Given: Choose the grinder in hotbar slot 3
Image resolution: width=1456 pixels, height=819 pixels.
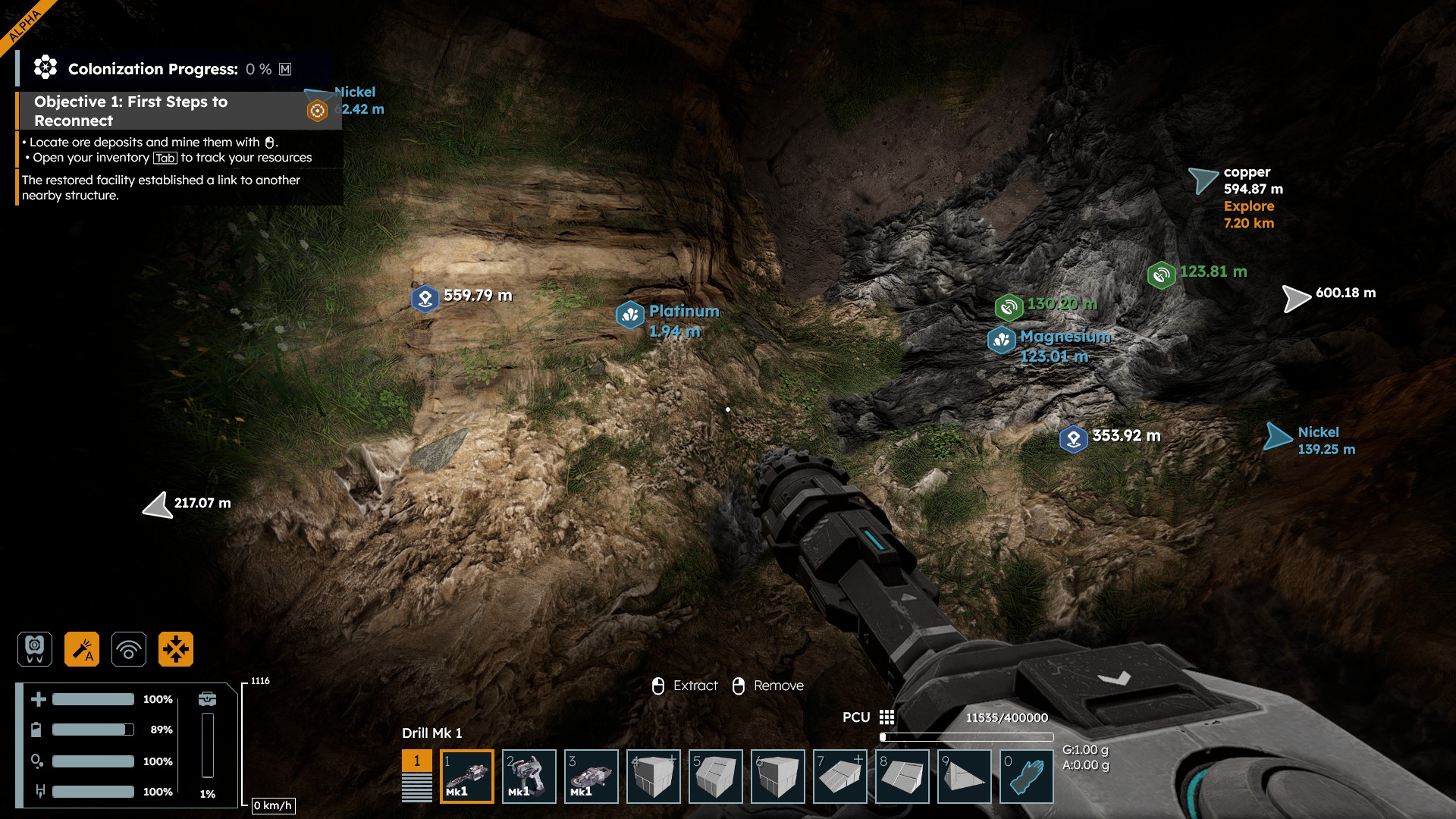Looking at the screenshot, I should tap(591, 777).
